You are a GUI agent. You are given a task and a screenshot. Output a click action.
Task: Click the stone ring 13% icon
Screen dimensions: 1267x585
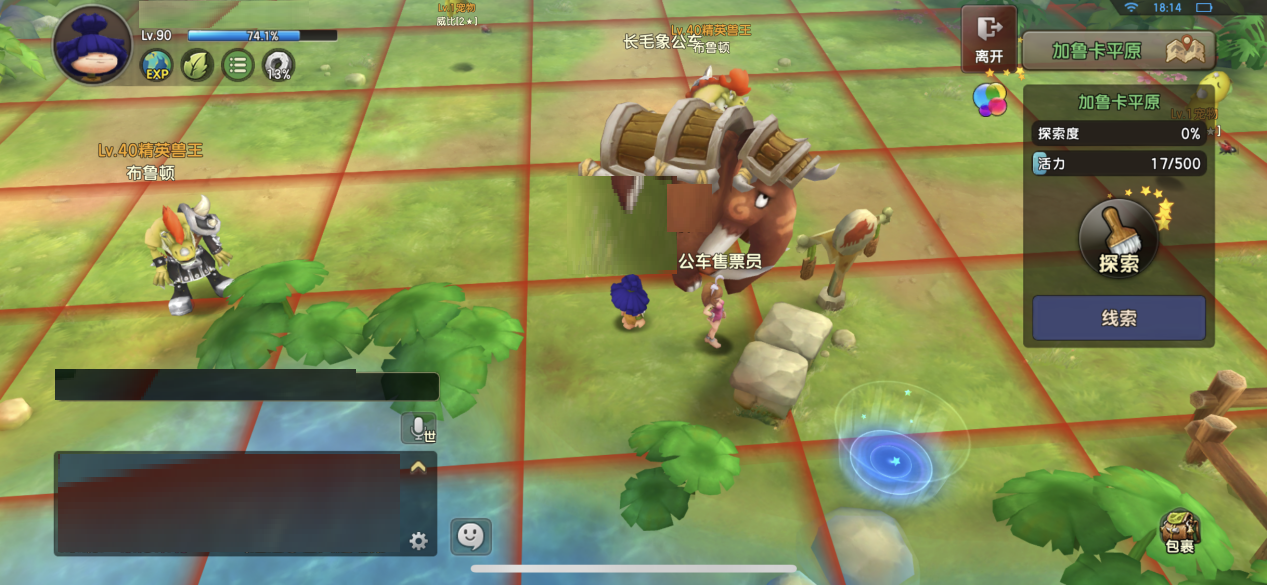click(278, 67)
